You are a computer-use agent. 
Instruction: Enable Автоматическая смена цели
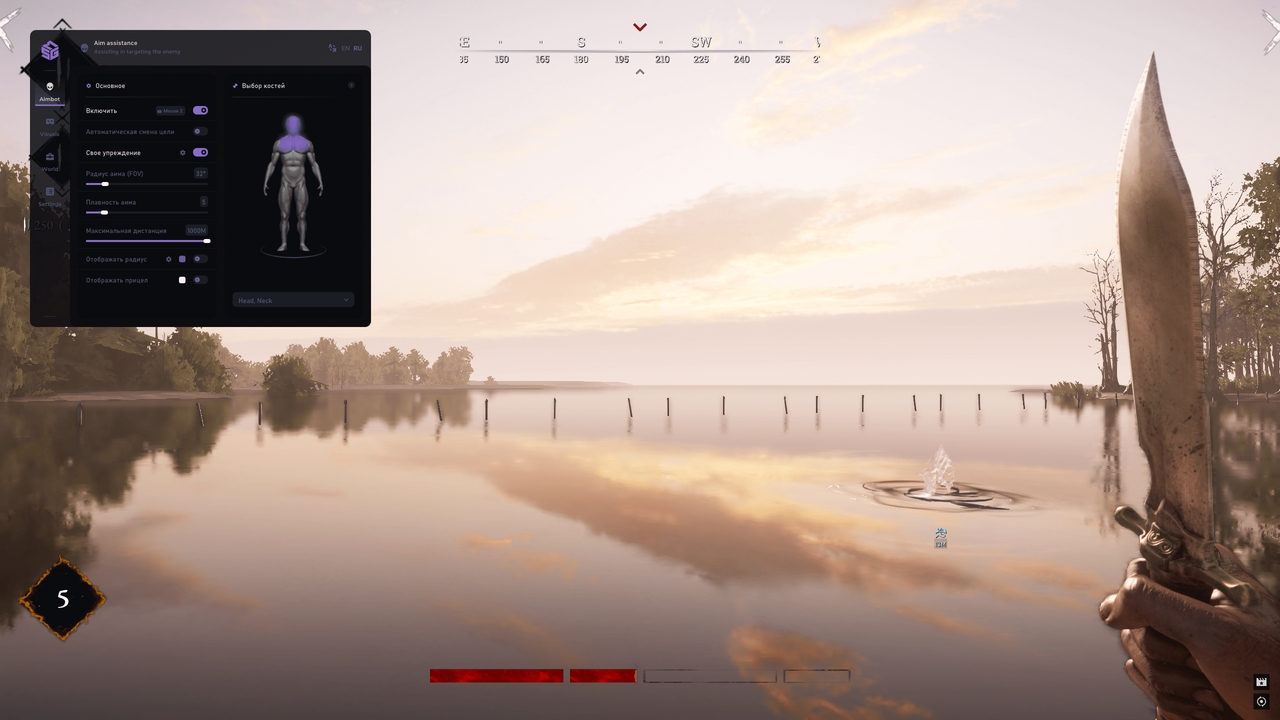coord(197,131)
